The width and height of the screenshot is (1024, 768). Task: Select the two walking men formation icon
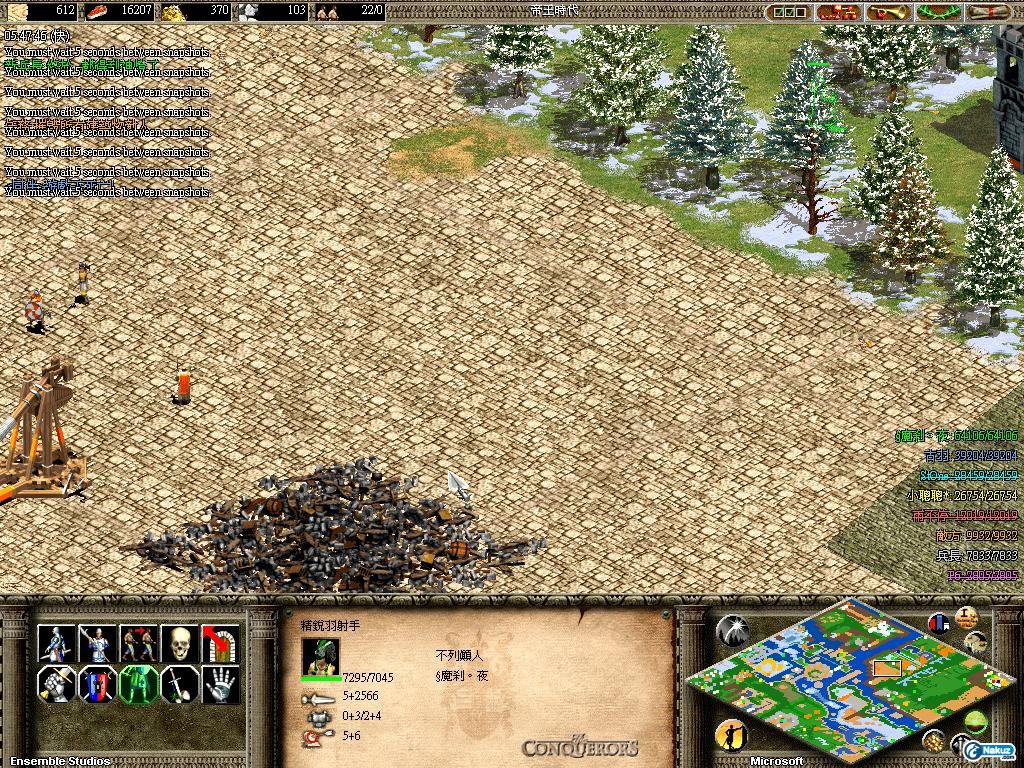tap(139, 643)
